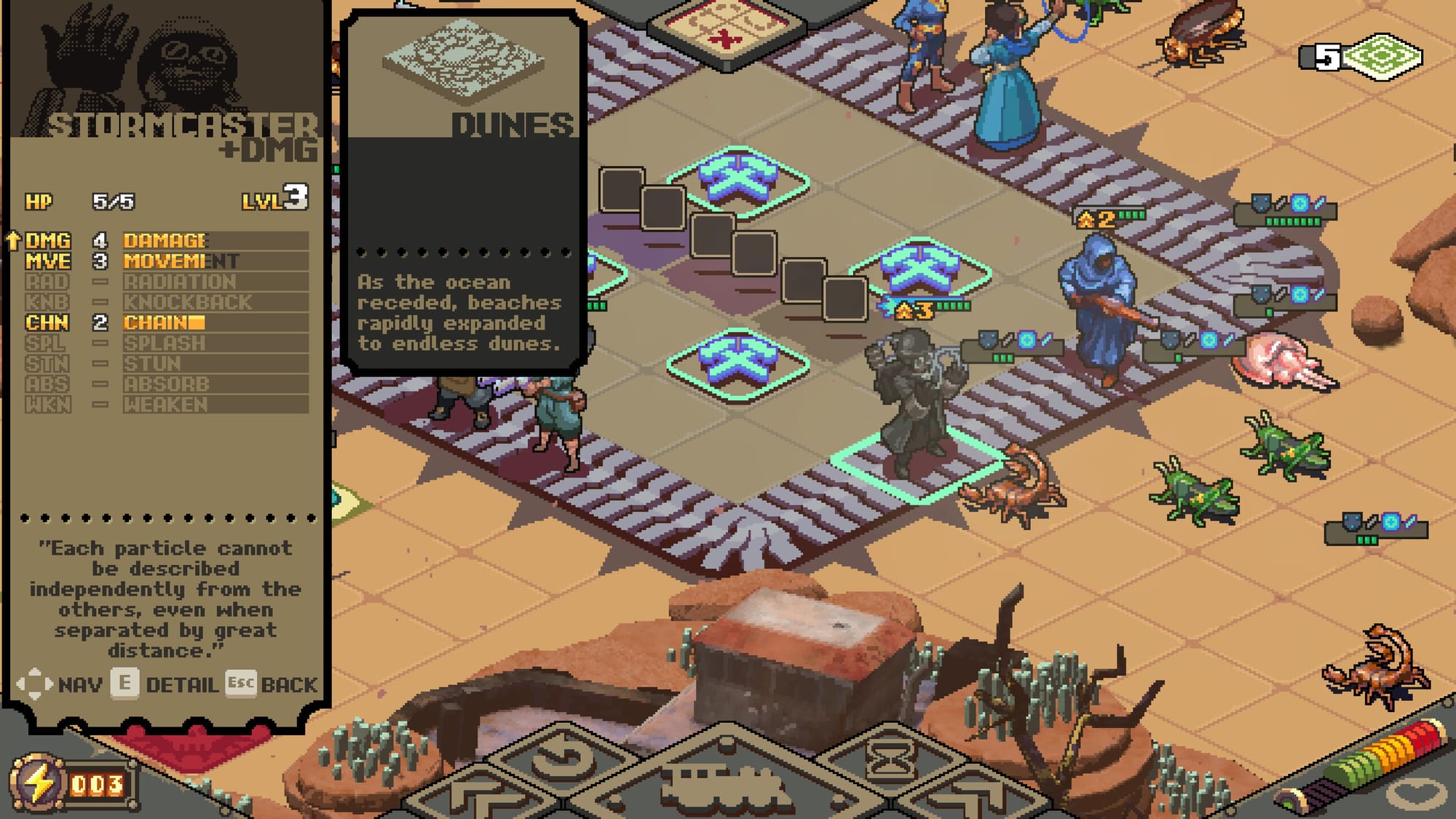Select the MOVEMENT stat row
Screen dimensions: 1456x819
tap(166, 261)
